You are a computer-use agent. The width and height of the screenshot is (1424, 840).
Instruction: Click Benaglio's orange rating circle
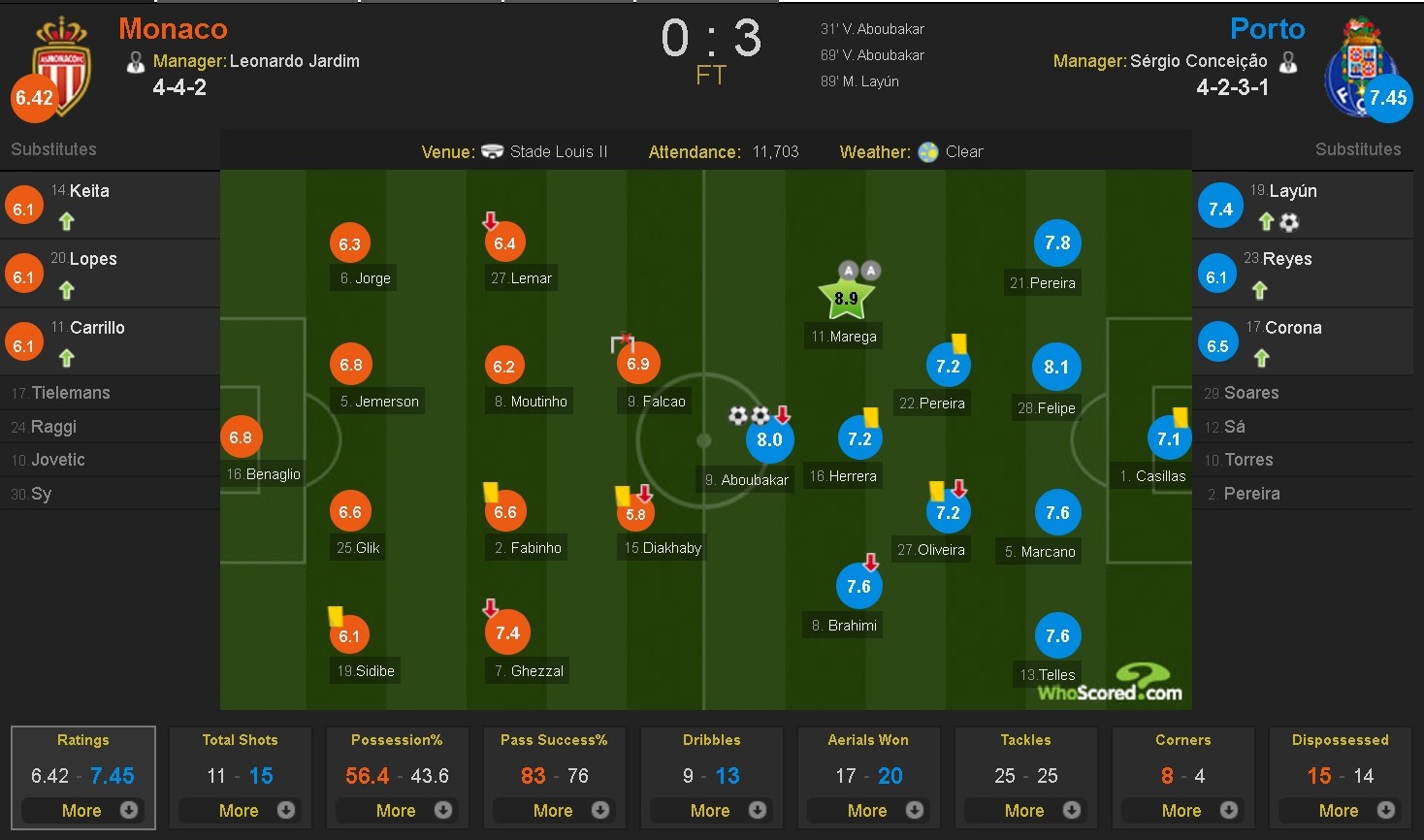pos(241,436)
